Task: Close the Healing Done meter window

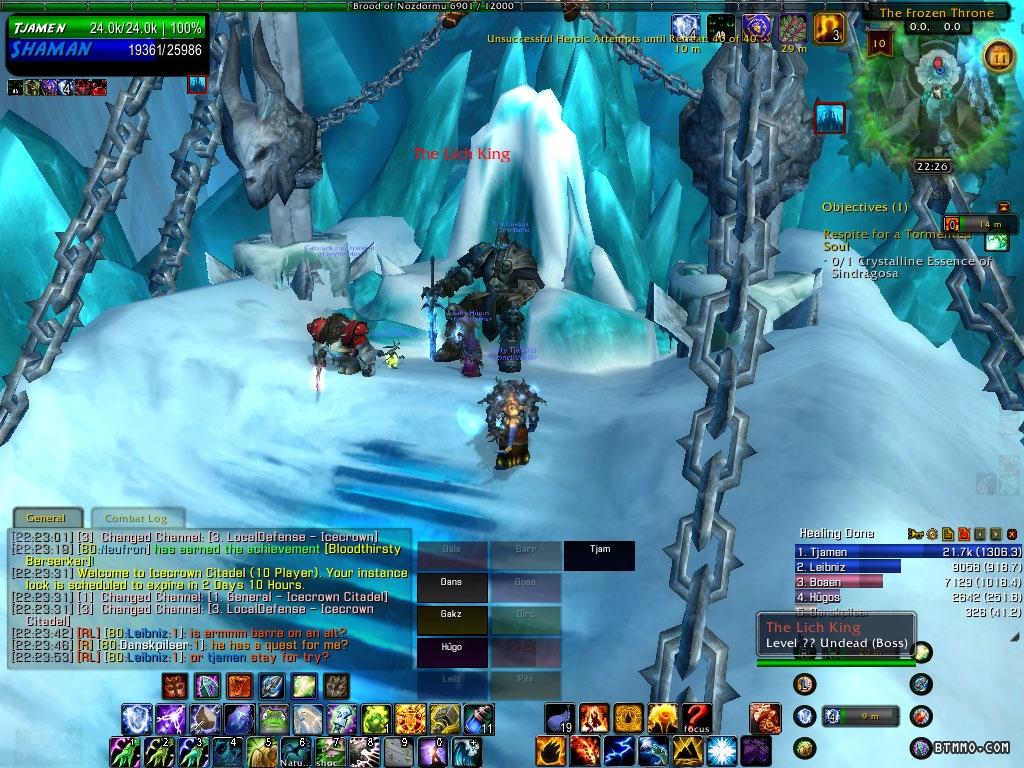Action: click(1012, 534)
